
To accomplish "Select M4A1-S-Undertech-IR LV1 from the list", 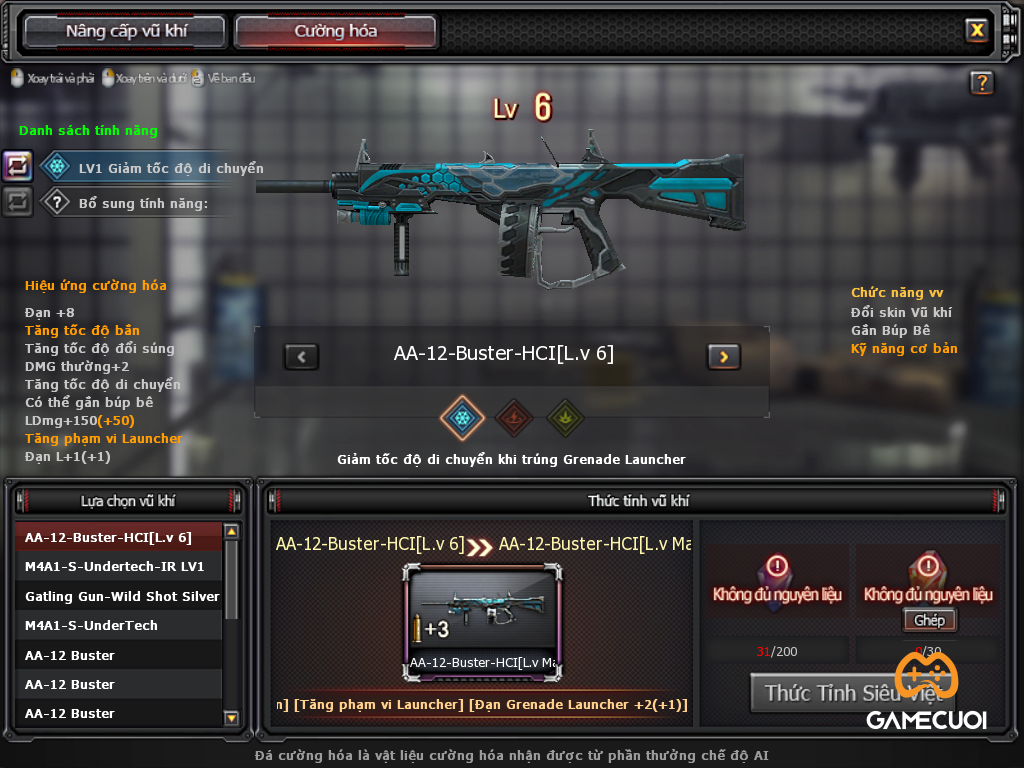I will click(x=118, y=566).
